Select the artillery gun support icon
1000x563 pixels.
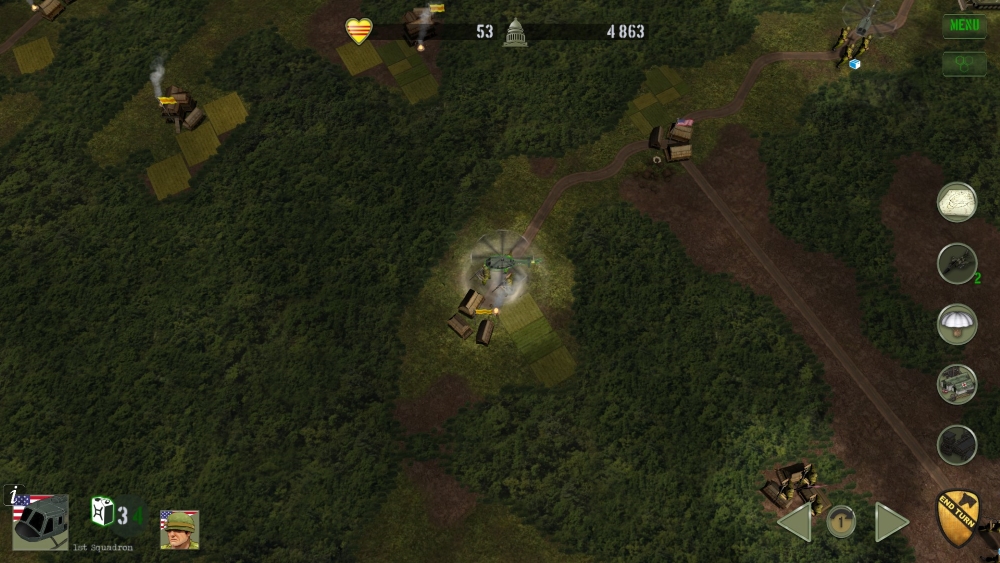pos(957,263)
